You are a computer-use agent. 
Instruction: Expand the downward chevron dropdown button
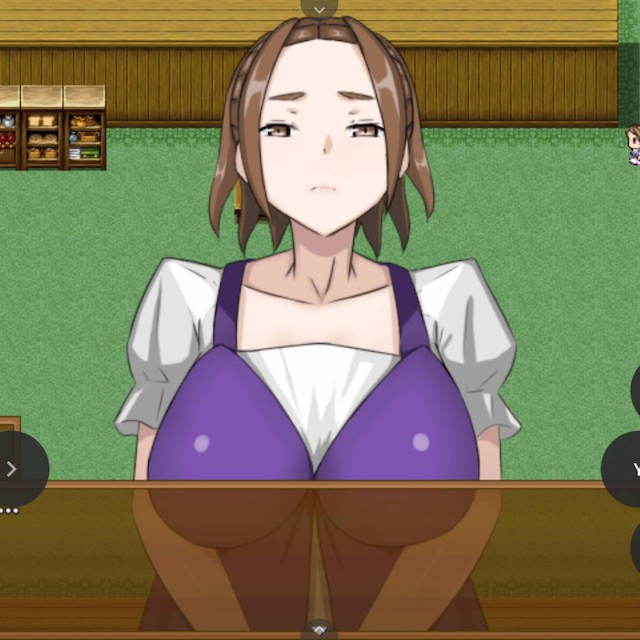319,8
